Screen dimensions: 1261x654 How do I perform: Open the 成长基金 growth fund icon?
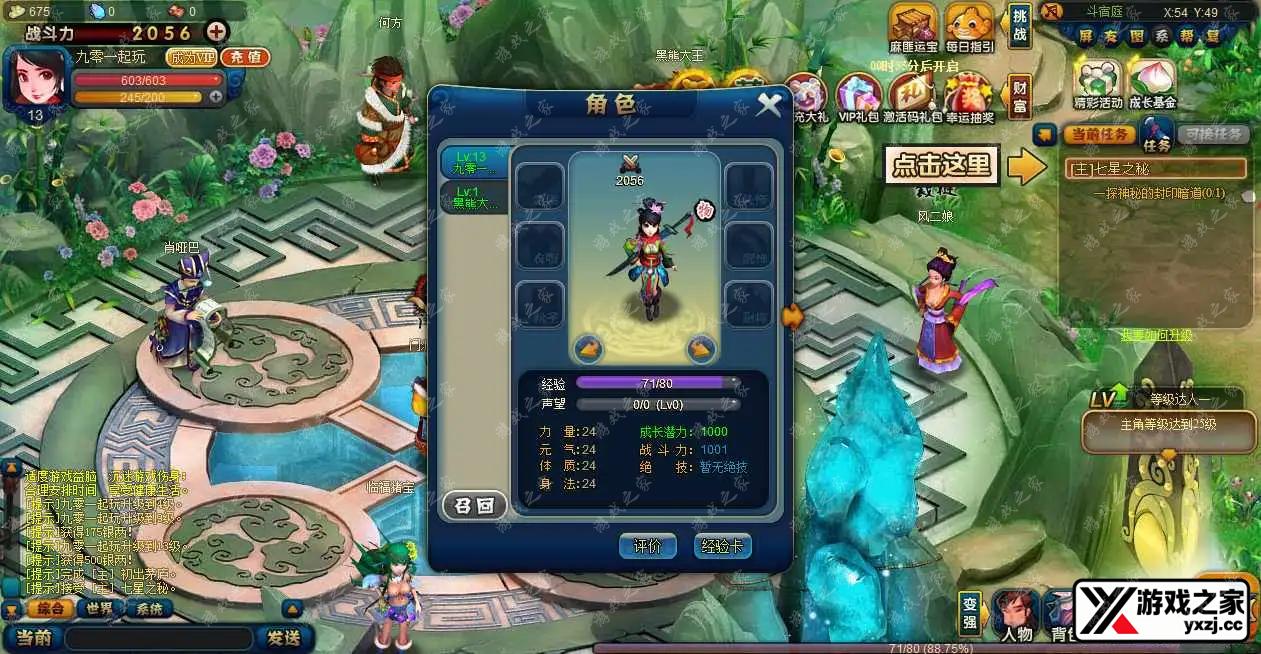point(1152,82)
